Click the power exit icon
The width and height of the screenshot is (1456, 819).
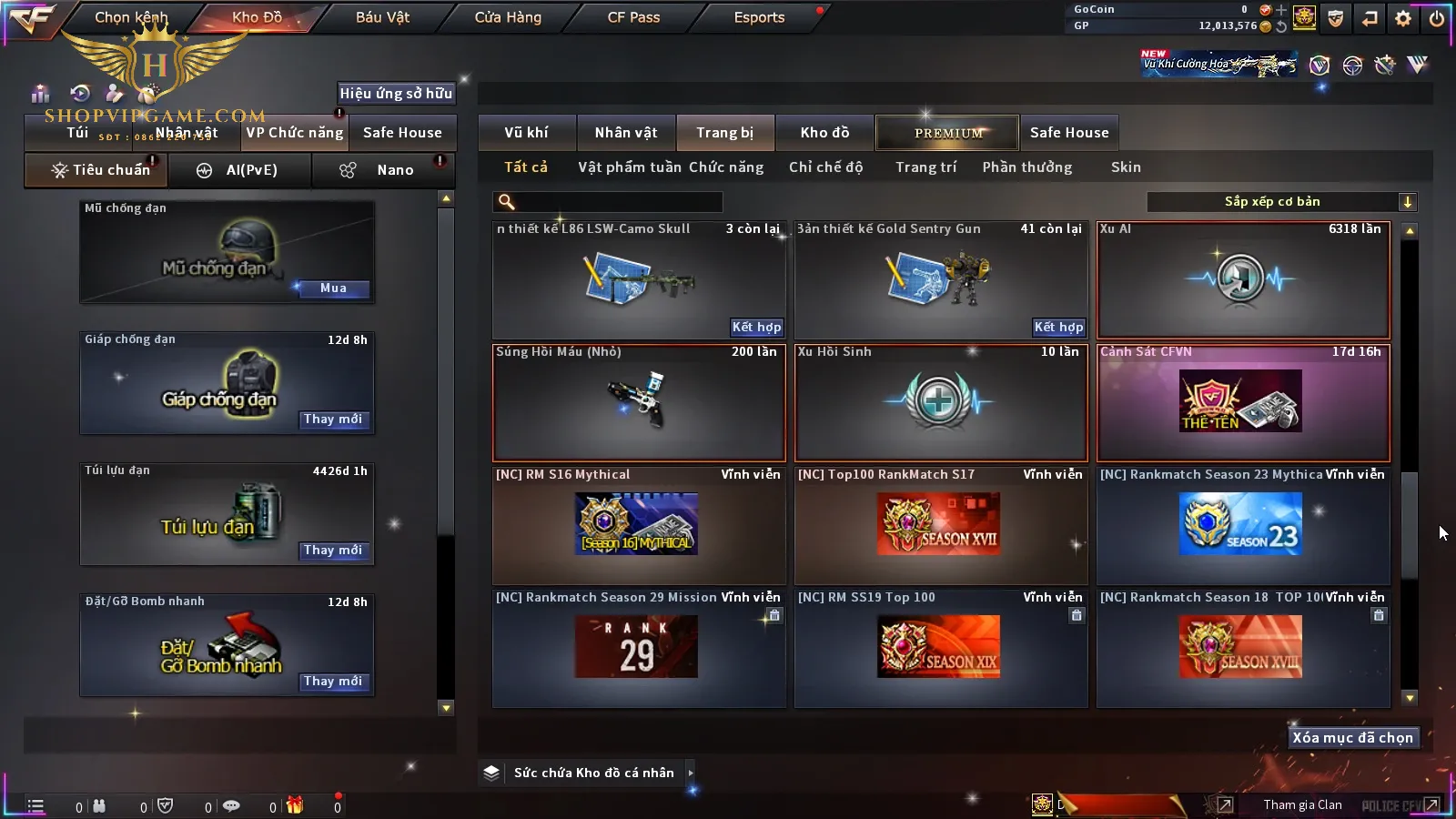point(1437,18)
